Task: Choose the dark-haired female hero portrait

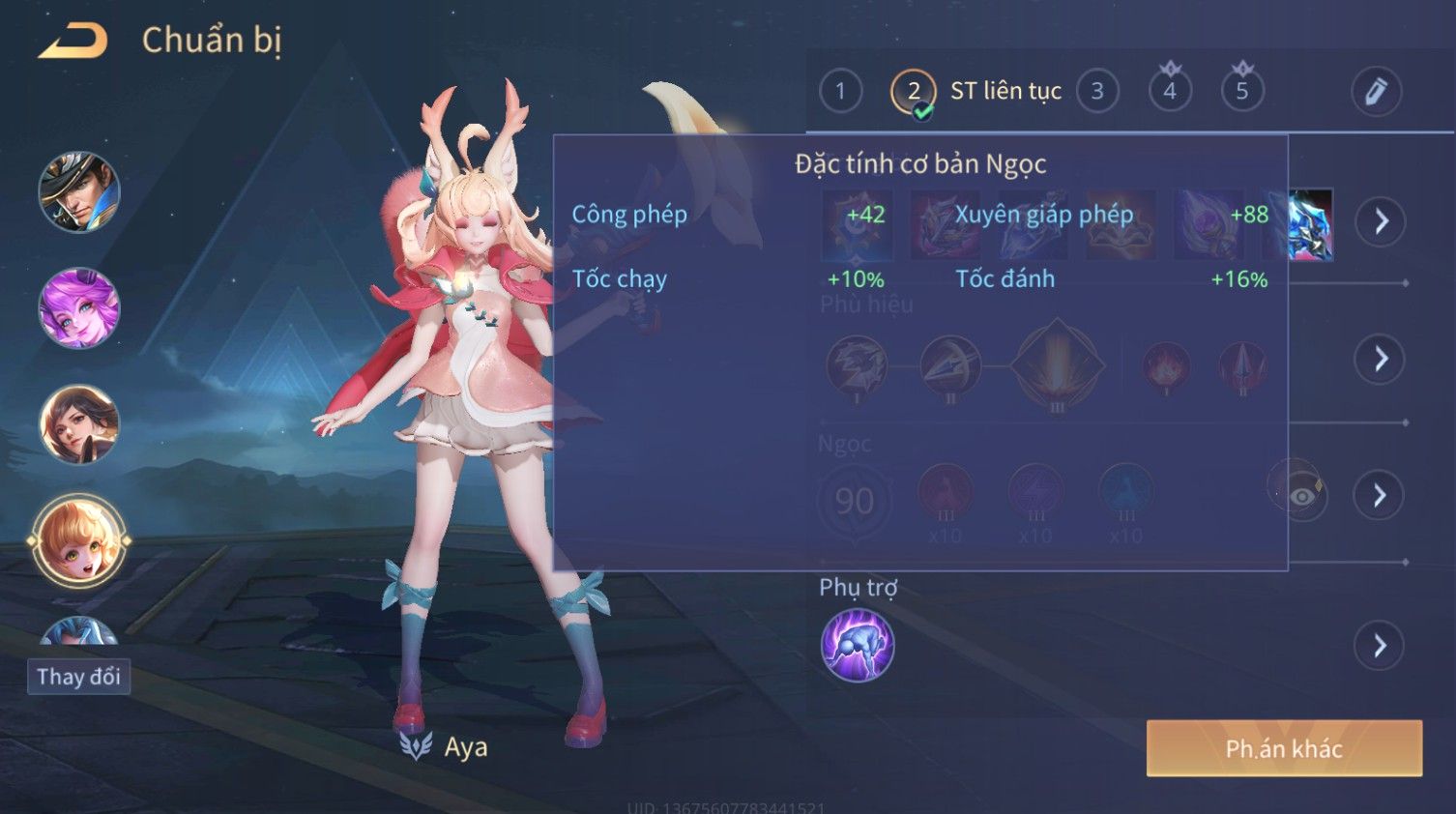Action: [79, 424]
